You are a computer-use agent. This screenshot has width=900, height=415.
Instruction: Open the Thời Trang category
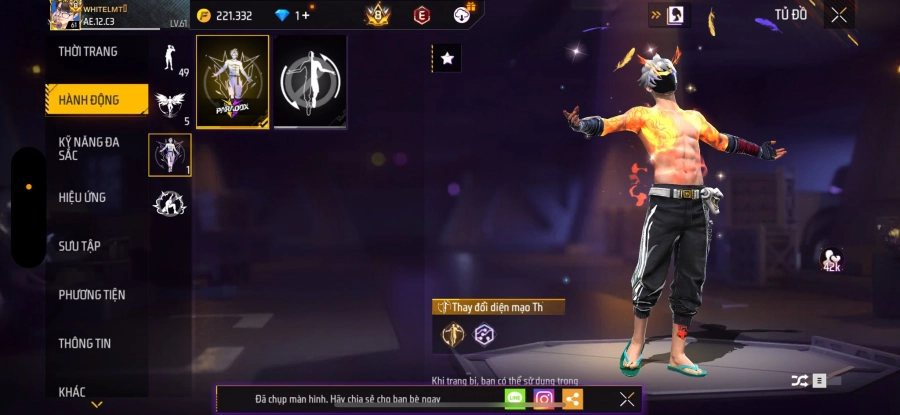click(x=88, y=52)
